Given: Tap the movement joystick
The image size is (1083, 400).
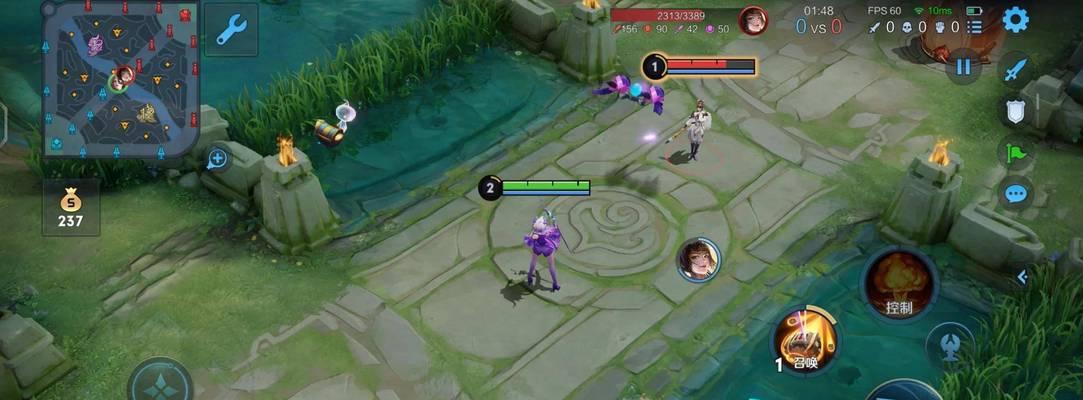Looking at the screenshot, I should click(160, 385).
